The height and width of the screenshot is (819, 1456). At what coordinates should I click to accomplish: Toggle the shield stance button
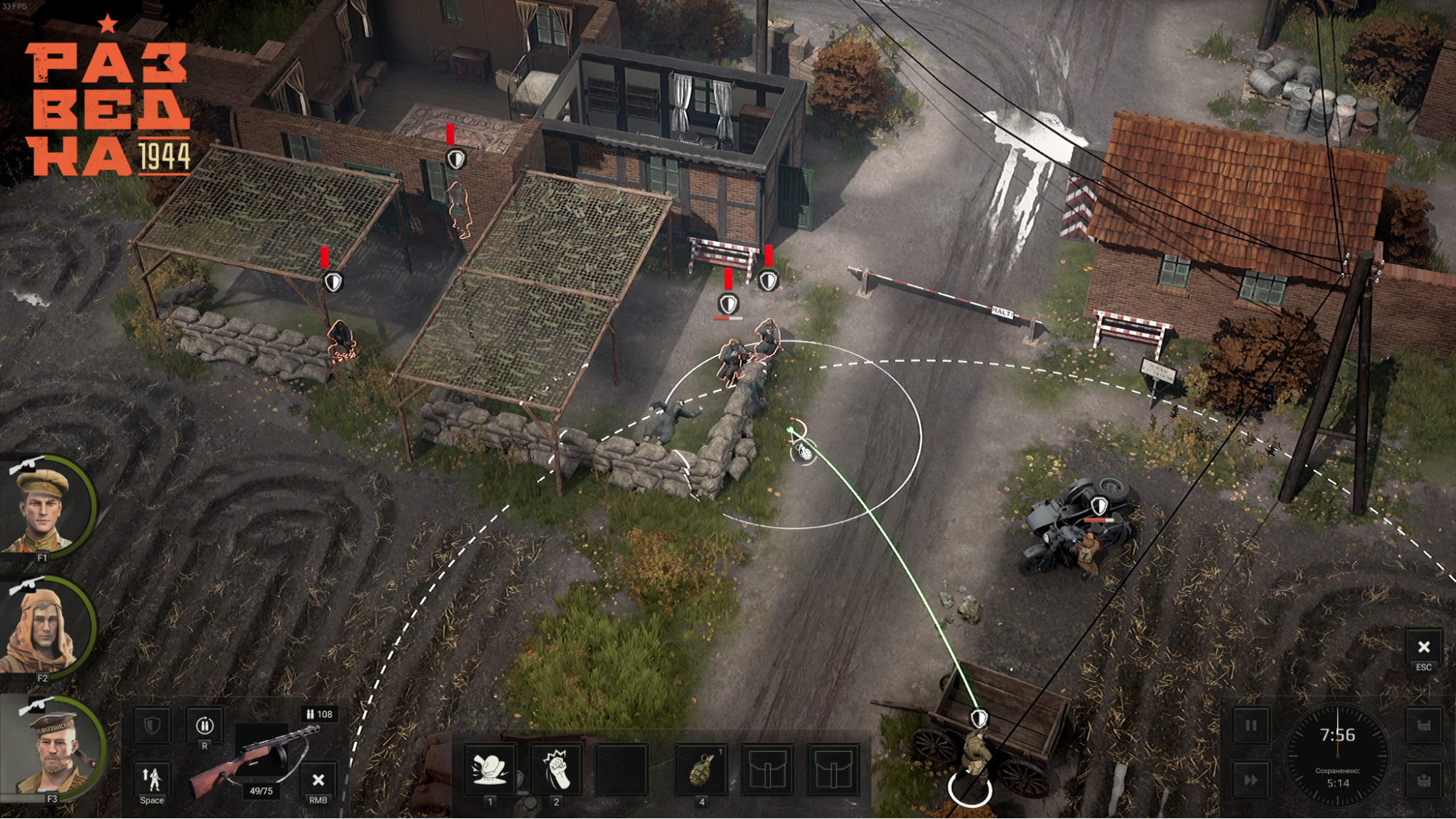click(151, 726)
